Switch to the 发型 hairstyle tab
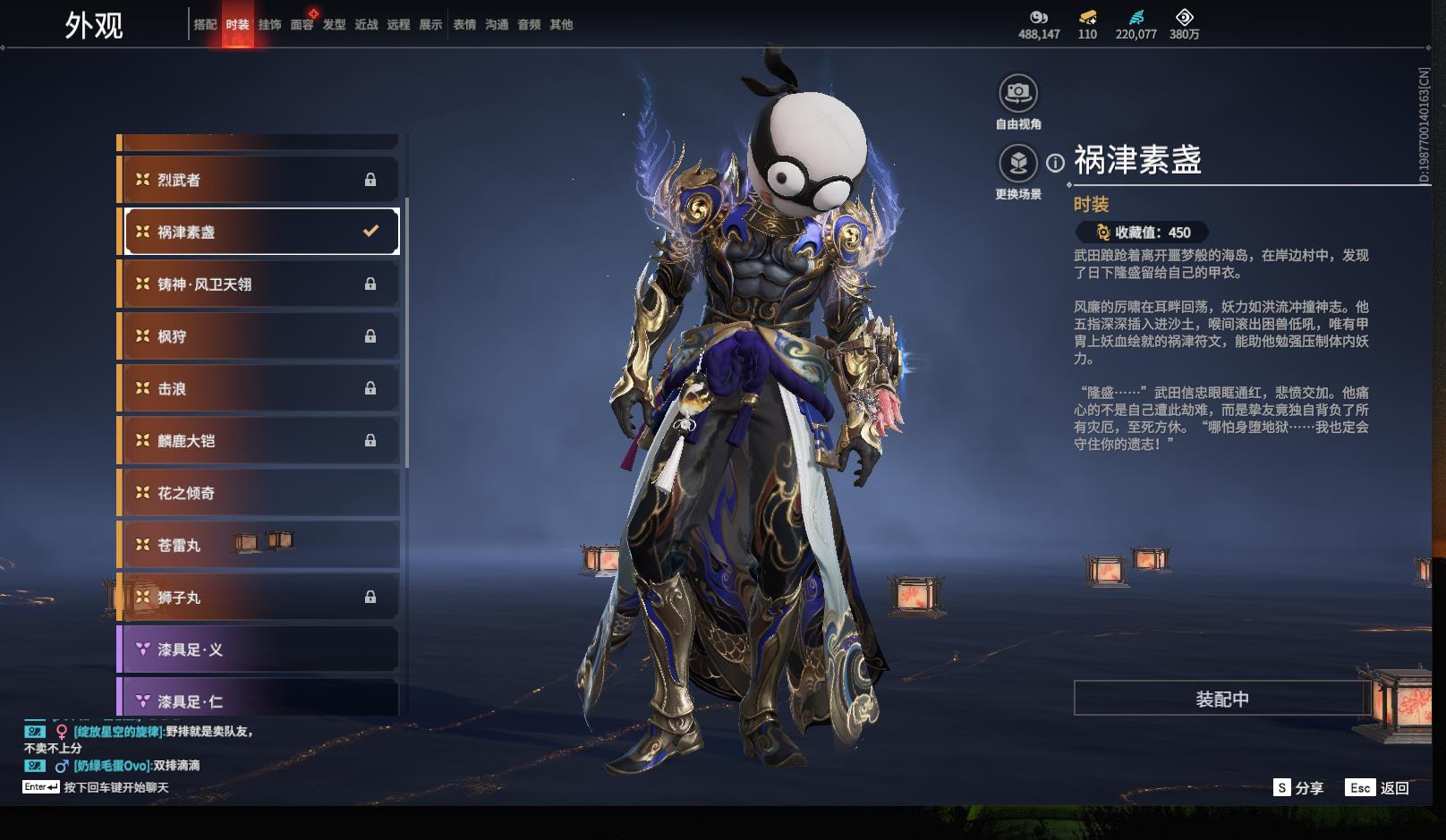This screenshot has width=1446, height=840. click(x=334, y=25)
